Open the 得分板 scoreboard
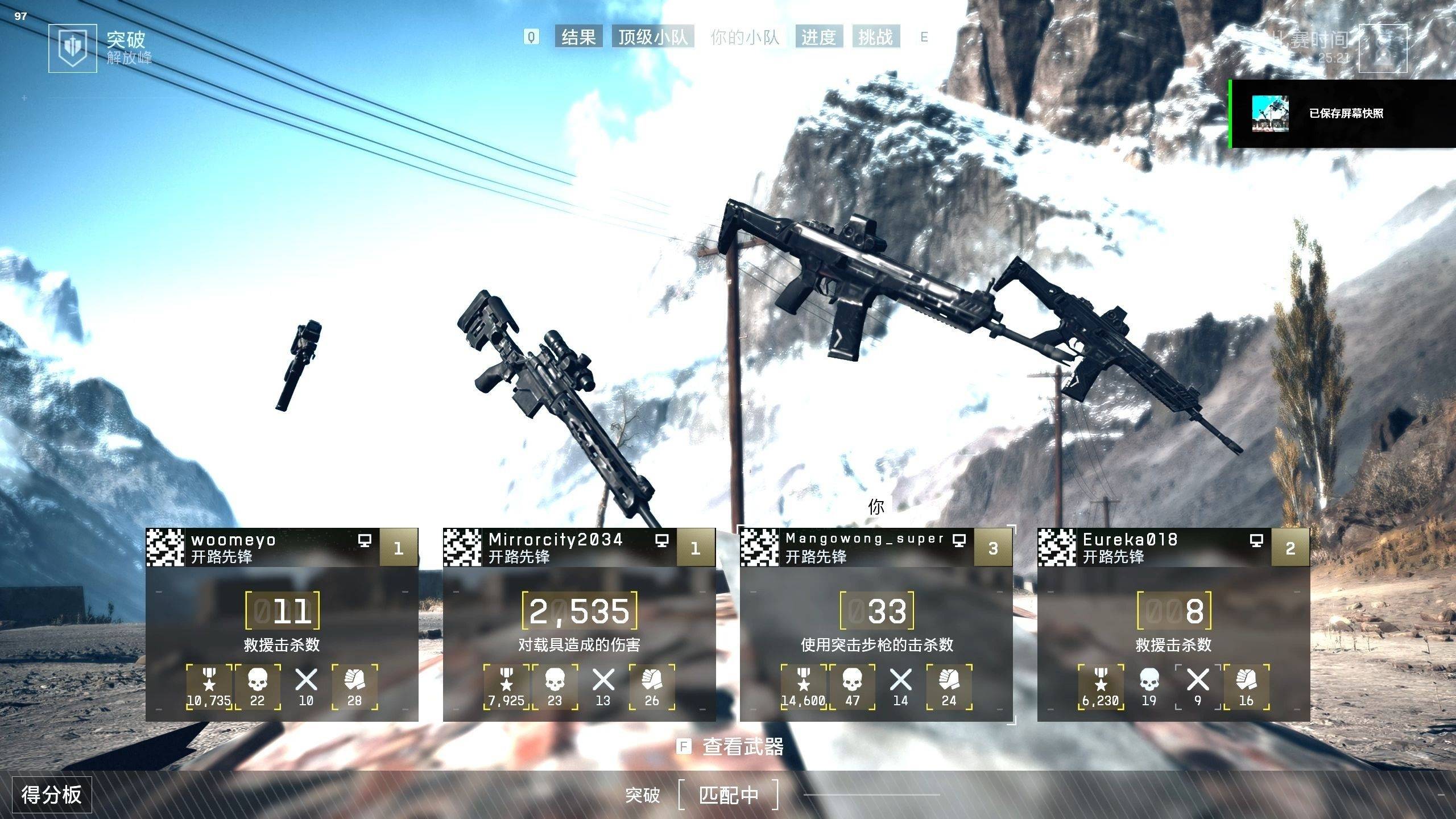This screenshot has width=1456, height=819. [52, 794]
